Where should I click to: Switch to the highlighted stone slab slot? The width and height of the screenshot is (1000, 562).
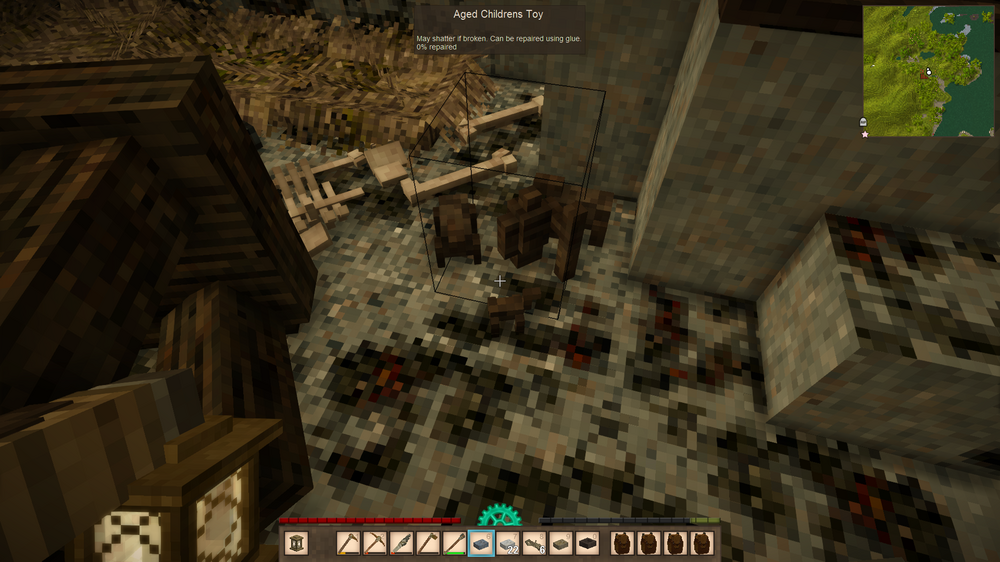pos(481,543)
